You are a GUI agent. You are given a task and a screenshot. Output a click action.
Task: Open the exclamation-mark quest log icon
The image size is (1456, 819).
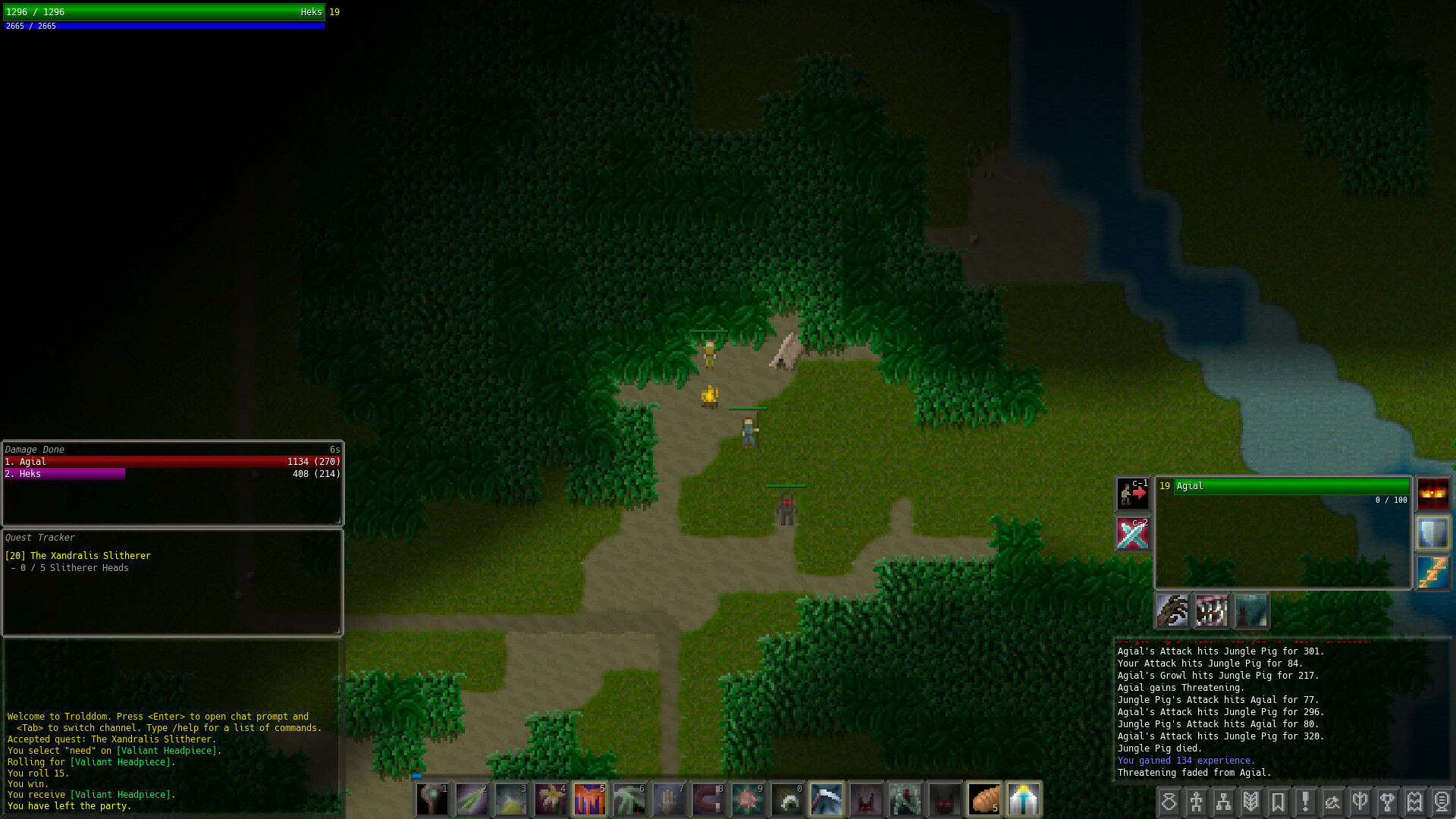coord(1306,800)
